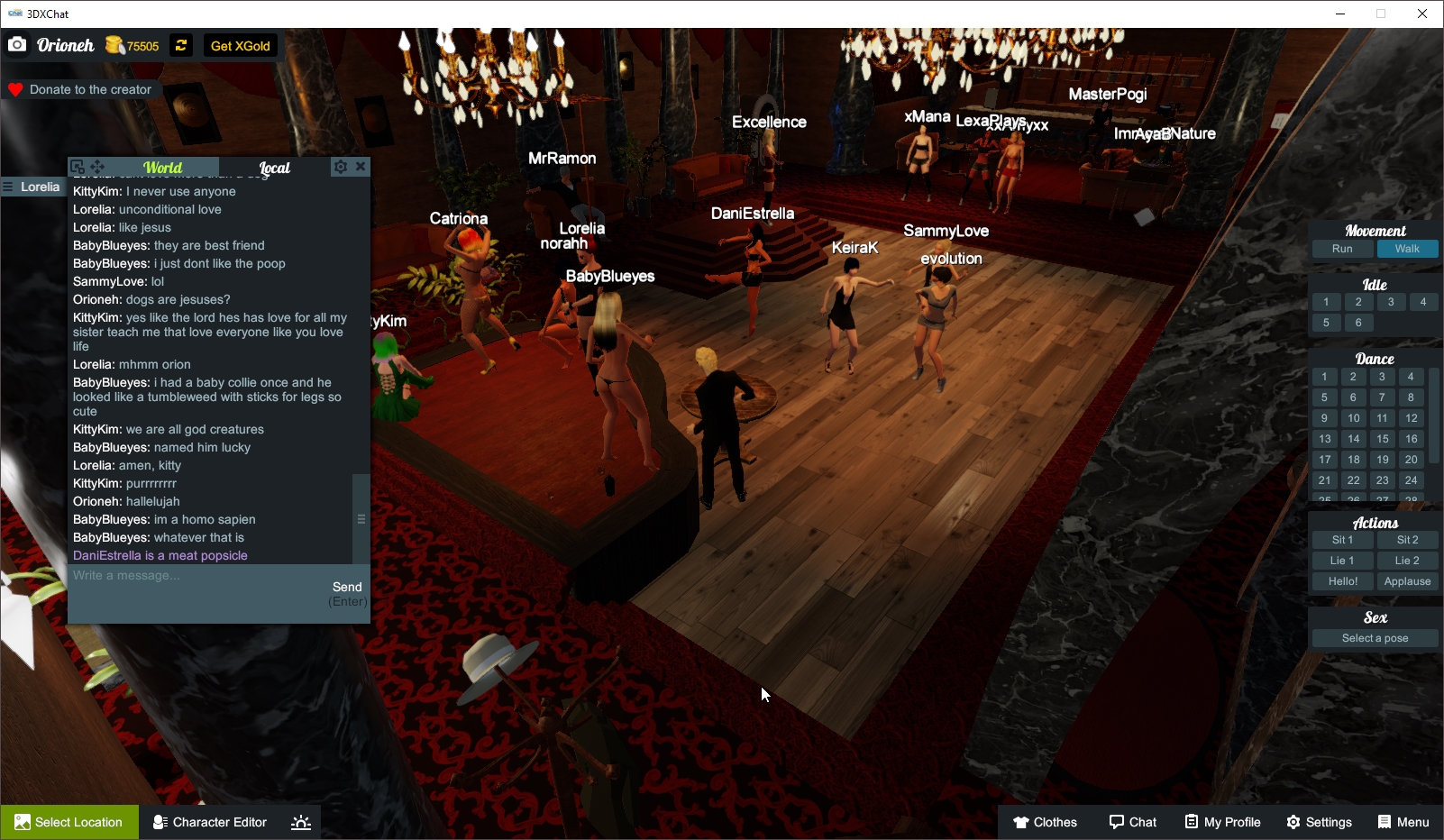
Task: Refresh the XGold balance
Action: (180, 45)
